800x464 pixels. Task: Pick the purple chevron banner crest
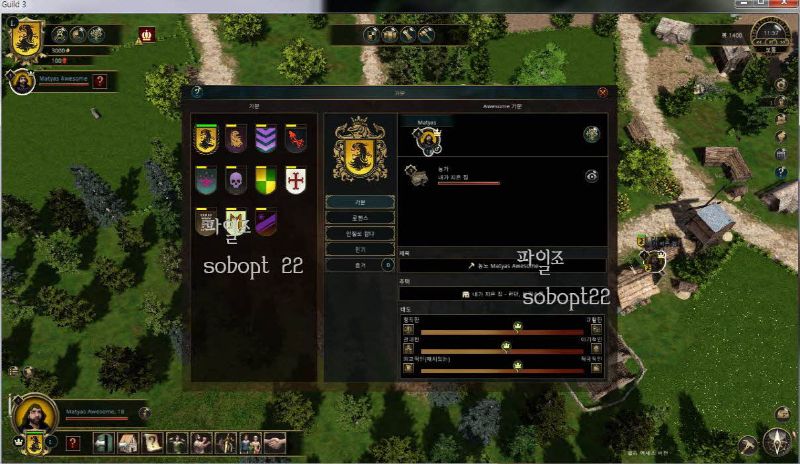tap(265, 138)
